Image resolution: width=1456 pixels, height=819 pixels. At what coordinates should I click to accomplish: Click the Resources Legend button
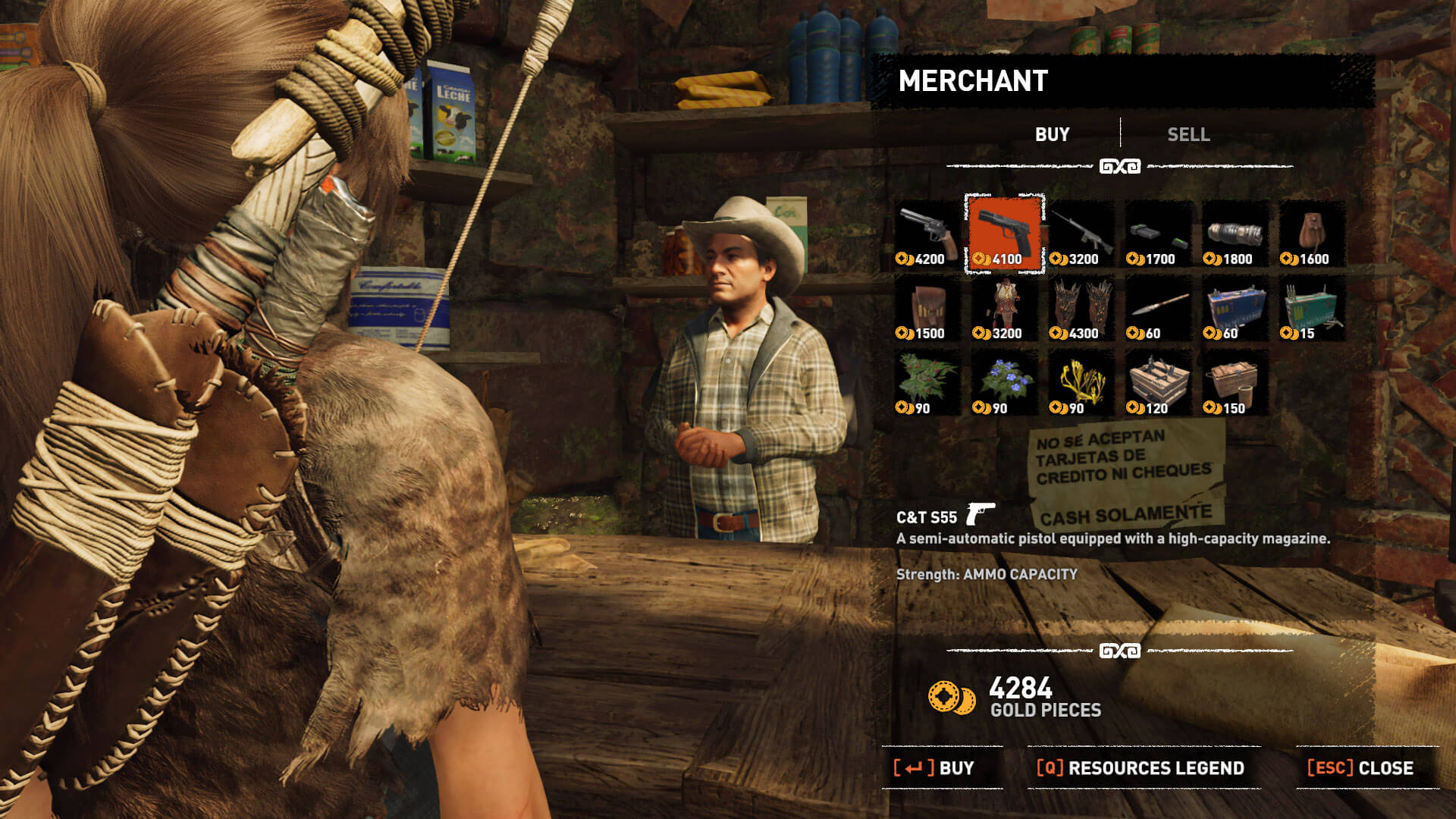(1141, 767)
